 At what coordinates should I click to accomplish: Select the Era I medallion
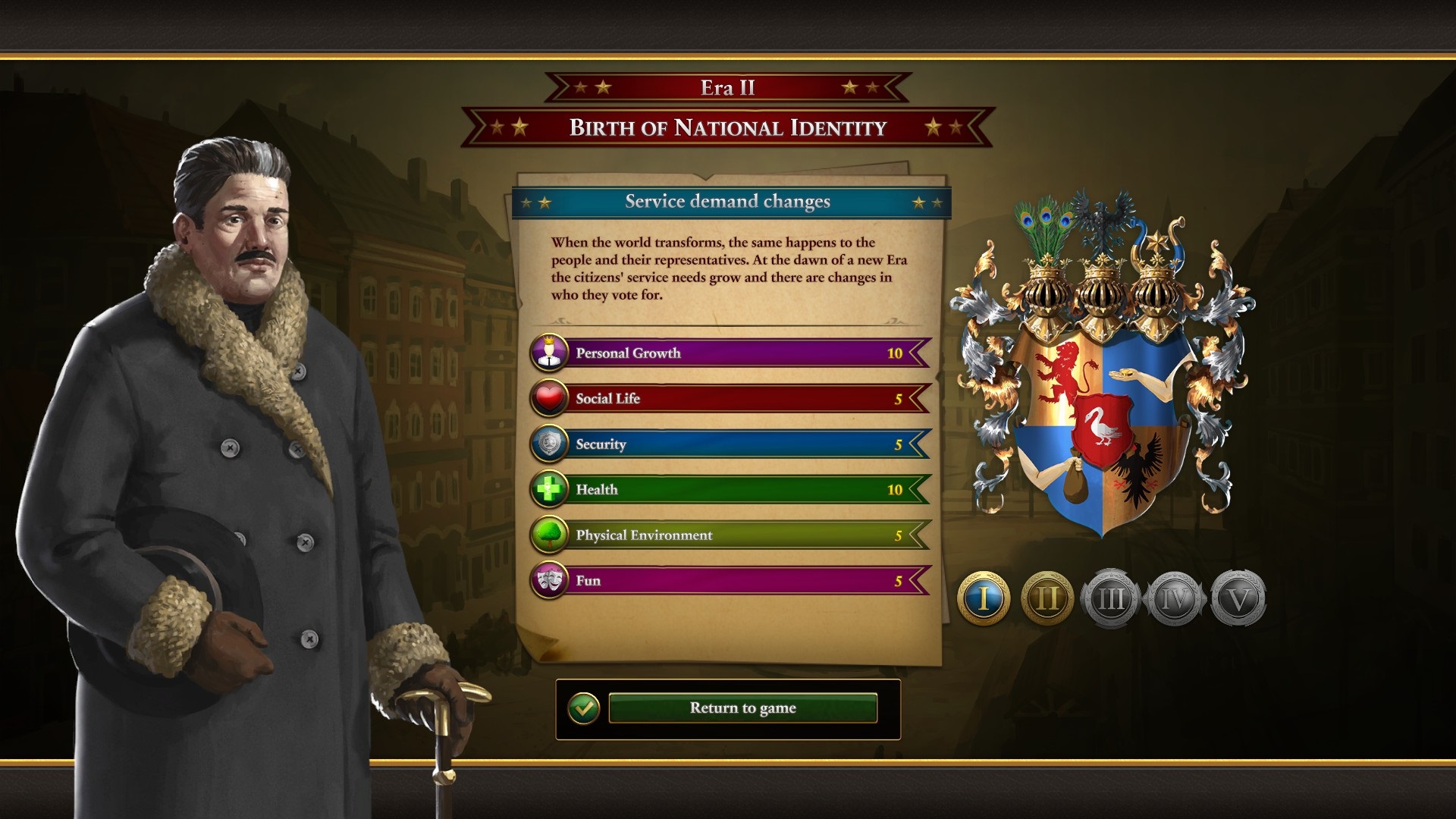984,598
